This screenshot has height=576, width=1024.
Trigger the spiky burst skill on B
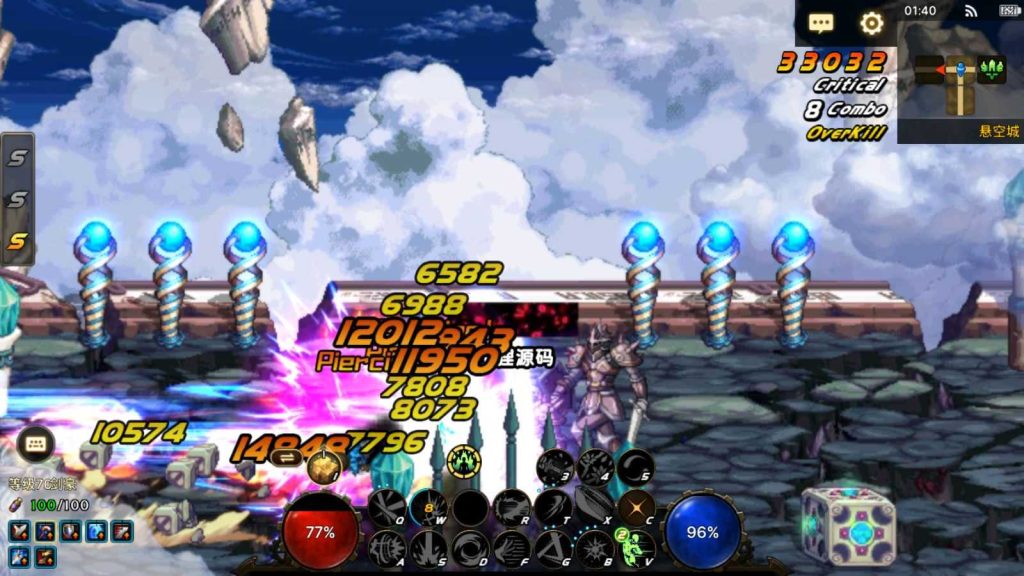[x=594, y=548]
